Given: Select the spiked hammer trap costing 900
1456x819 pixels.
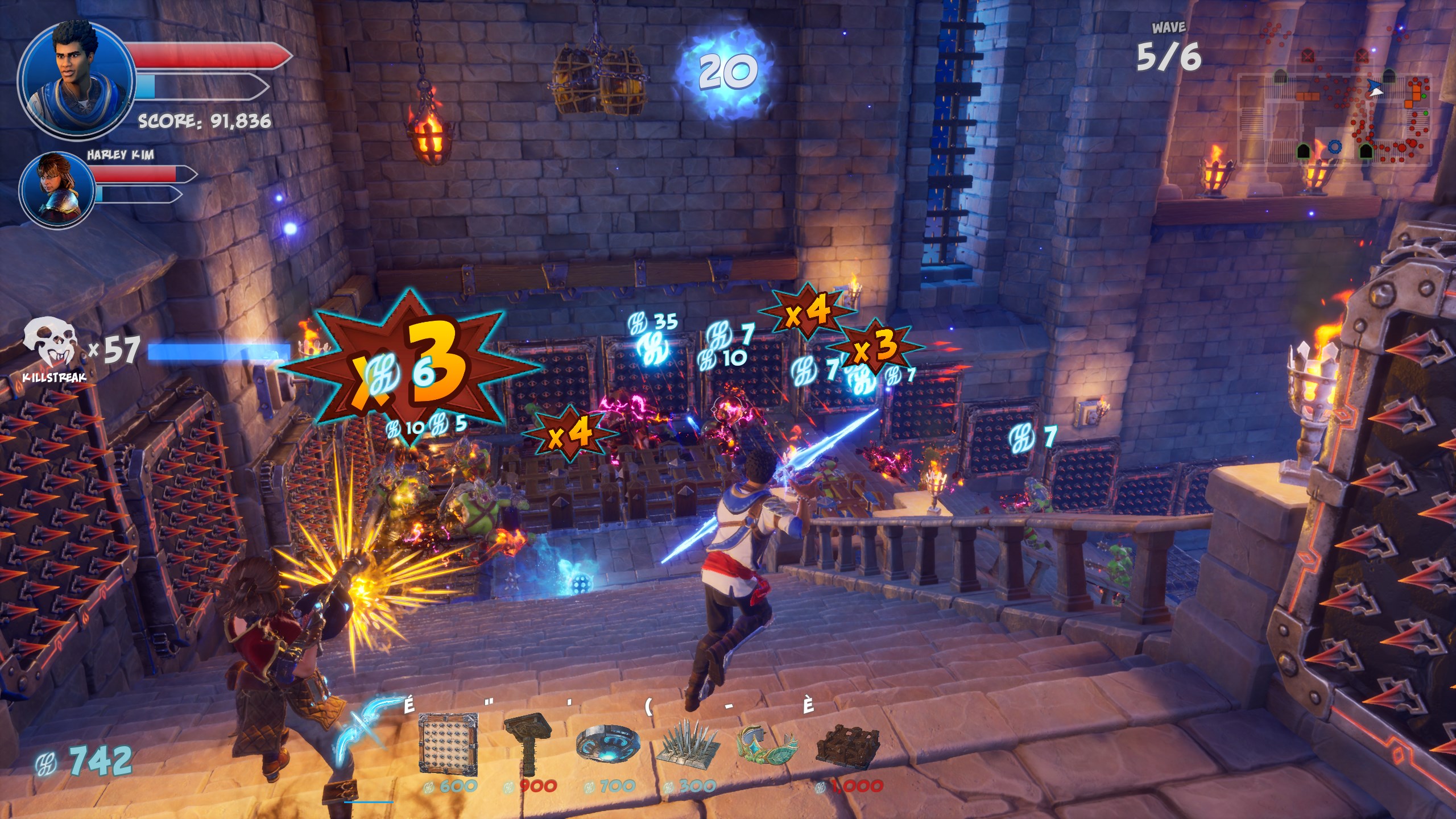Looking at the screenshot, I should pyautogui.click(x=528, y=742).
